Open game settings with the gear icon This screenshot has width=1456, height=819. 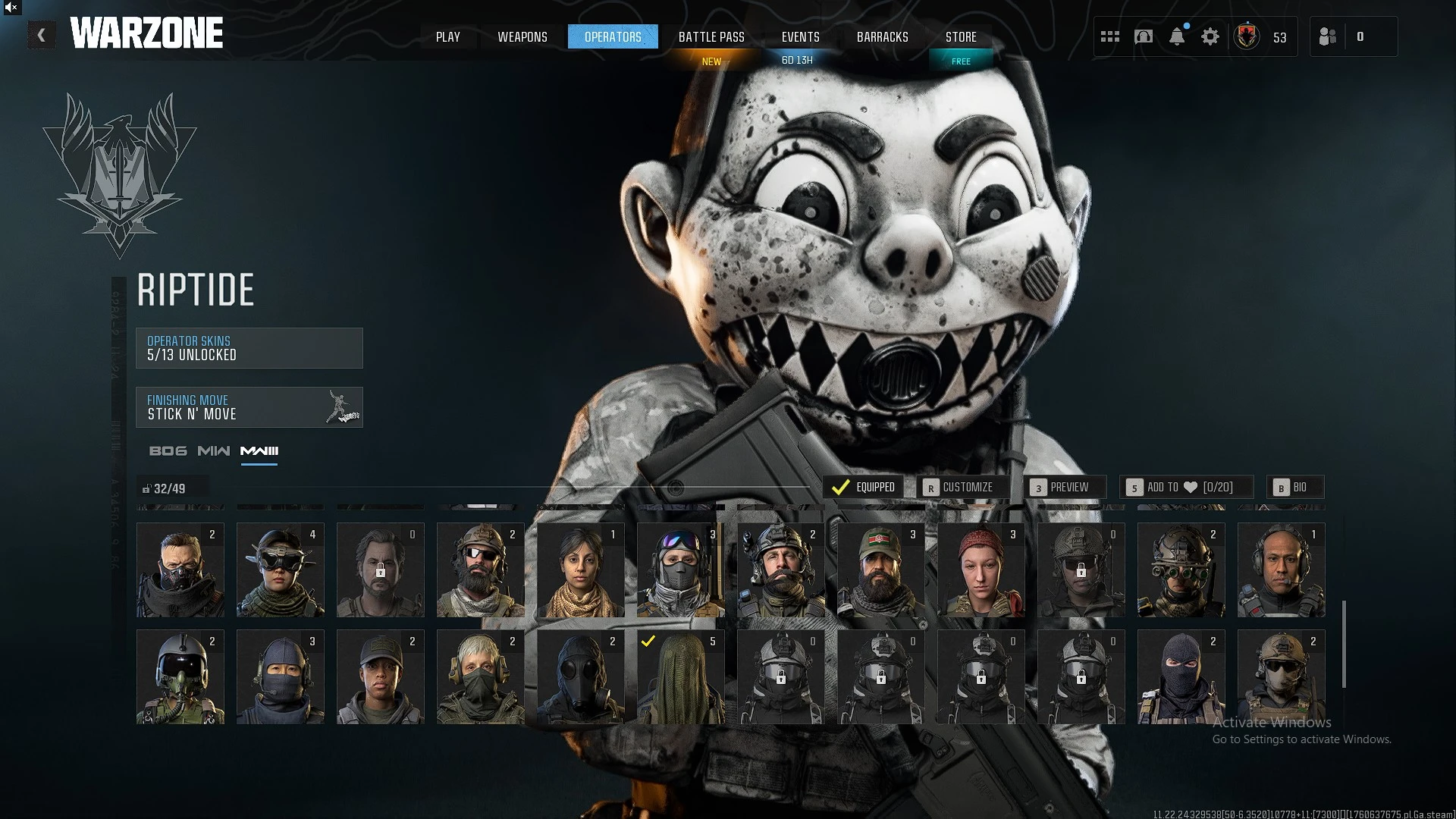(x=1211, y=36)
